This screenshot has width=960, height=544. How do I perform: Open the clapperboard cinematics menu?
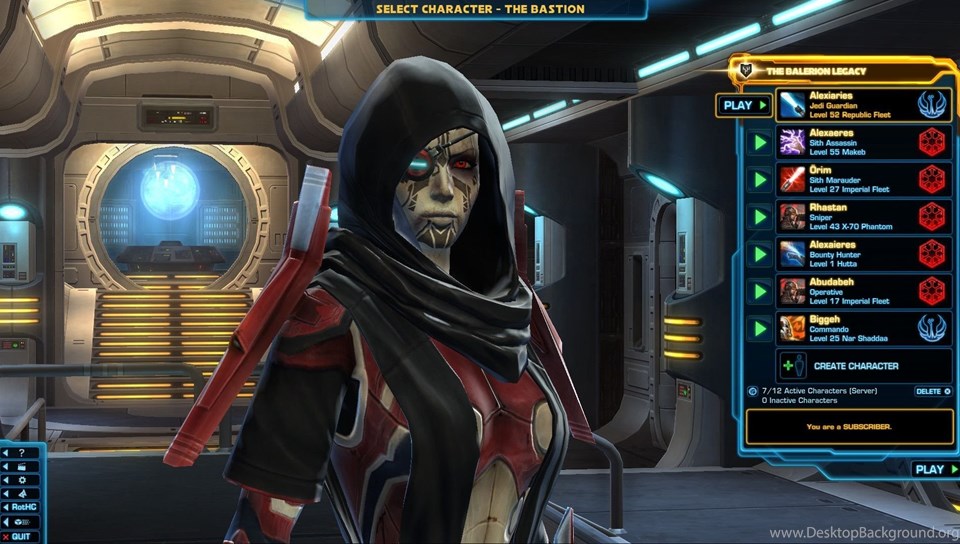(x=21, y=466)
